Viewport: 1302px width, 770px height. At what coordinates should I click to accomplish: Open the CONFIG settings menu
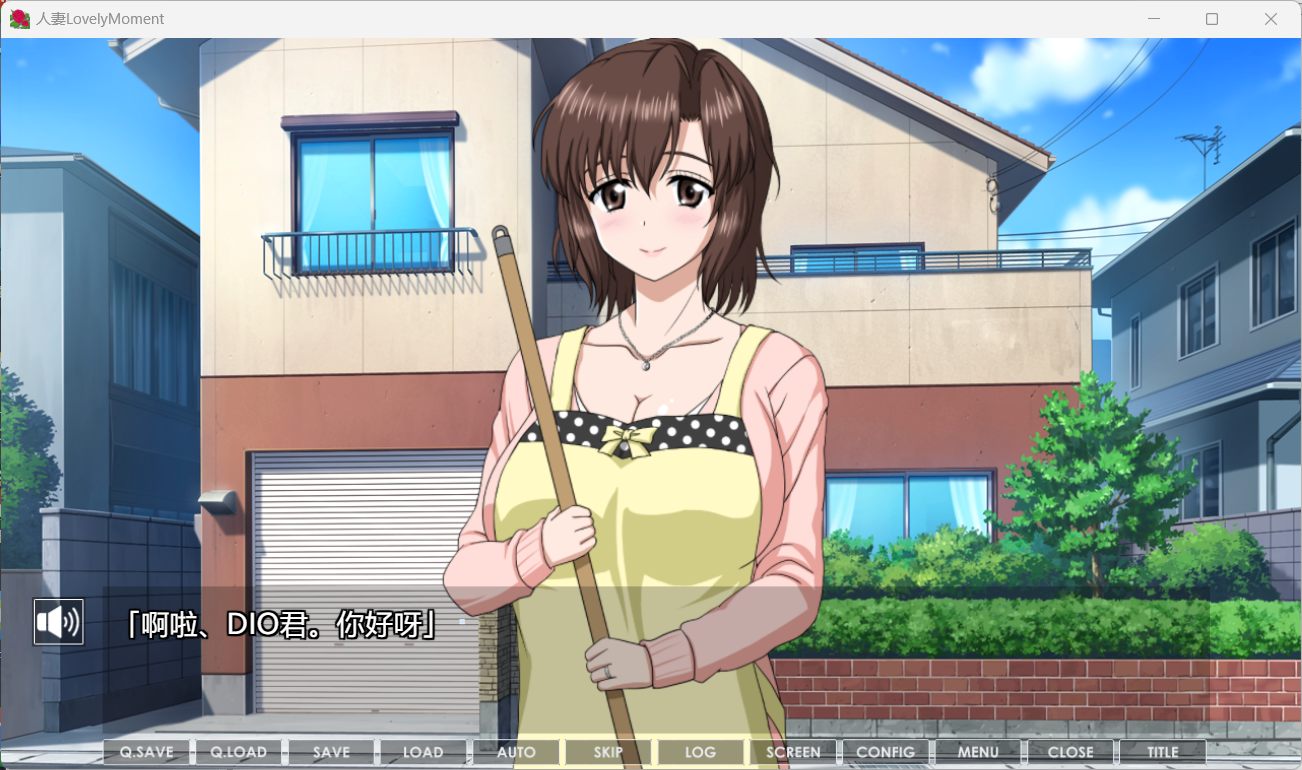pyautogui.click(x=886, y=752)
